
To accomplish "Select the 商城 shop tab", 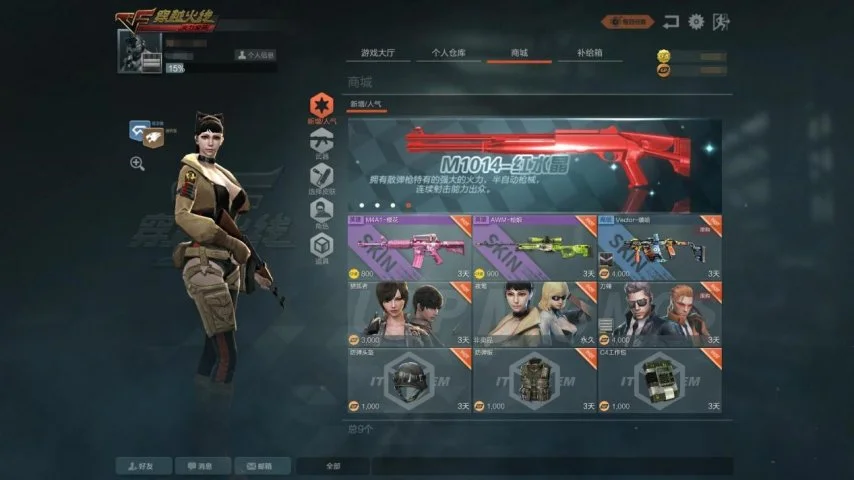I will click(x=519, y=51).
